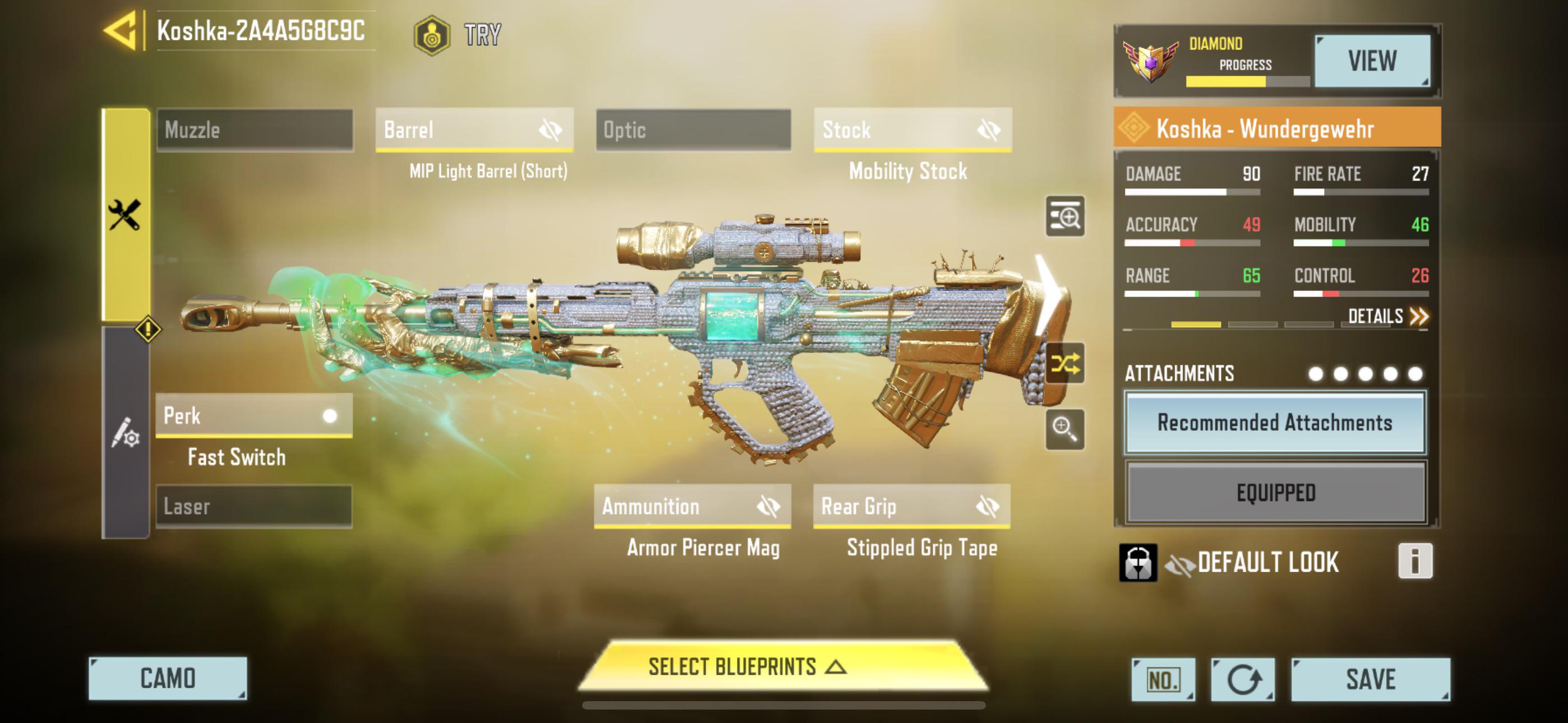Open the CAMO menu
This screenshot has width=1568, height=723.
(x=168, y=679)
